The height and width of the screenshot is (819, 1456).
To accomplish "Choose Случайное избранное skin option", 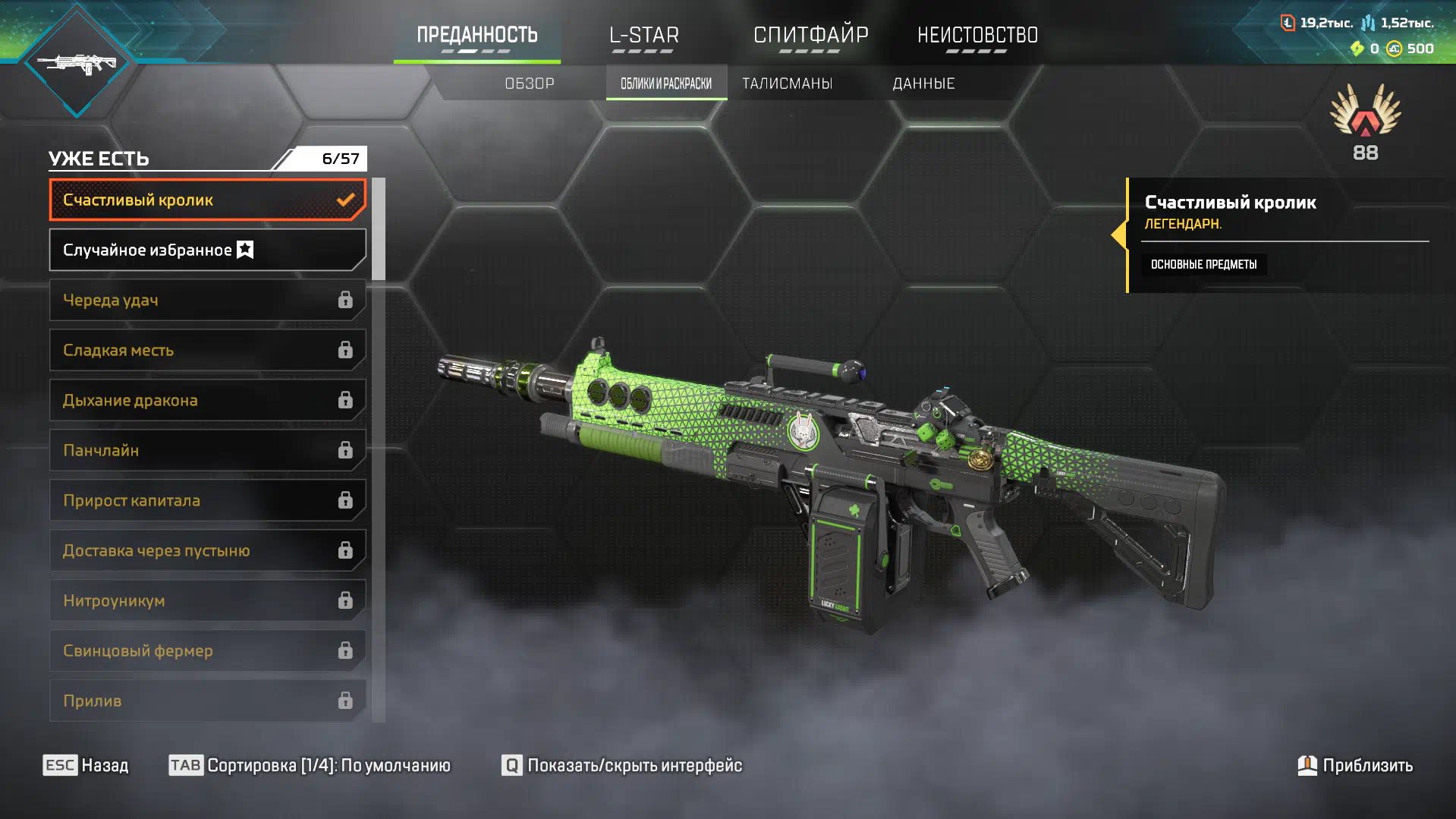I will coord(207,250).
